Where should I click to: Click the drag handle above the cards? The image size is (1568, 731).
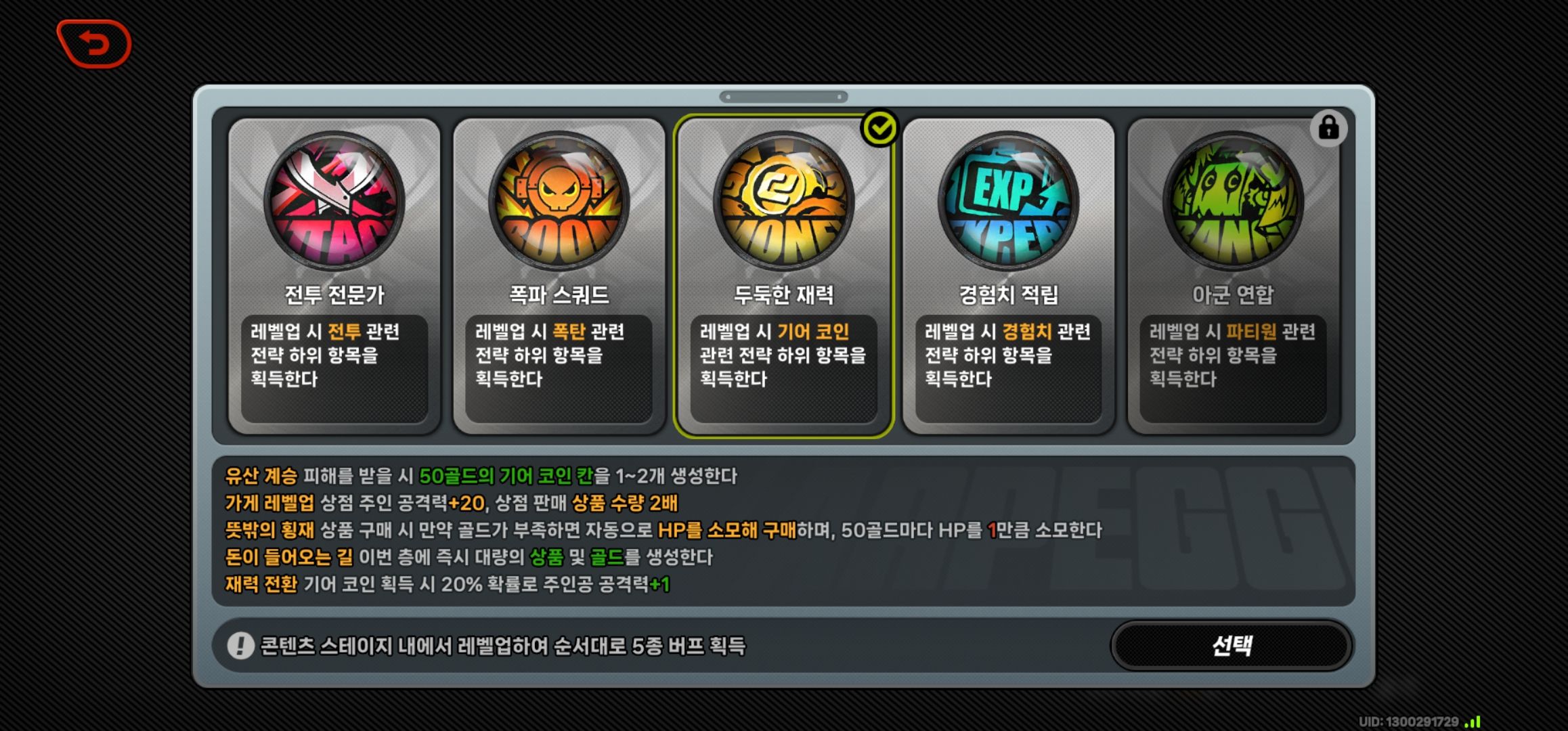pyautogui.click(x=784, y=97)
